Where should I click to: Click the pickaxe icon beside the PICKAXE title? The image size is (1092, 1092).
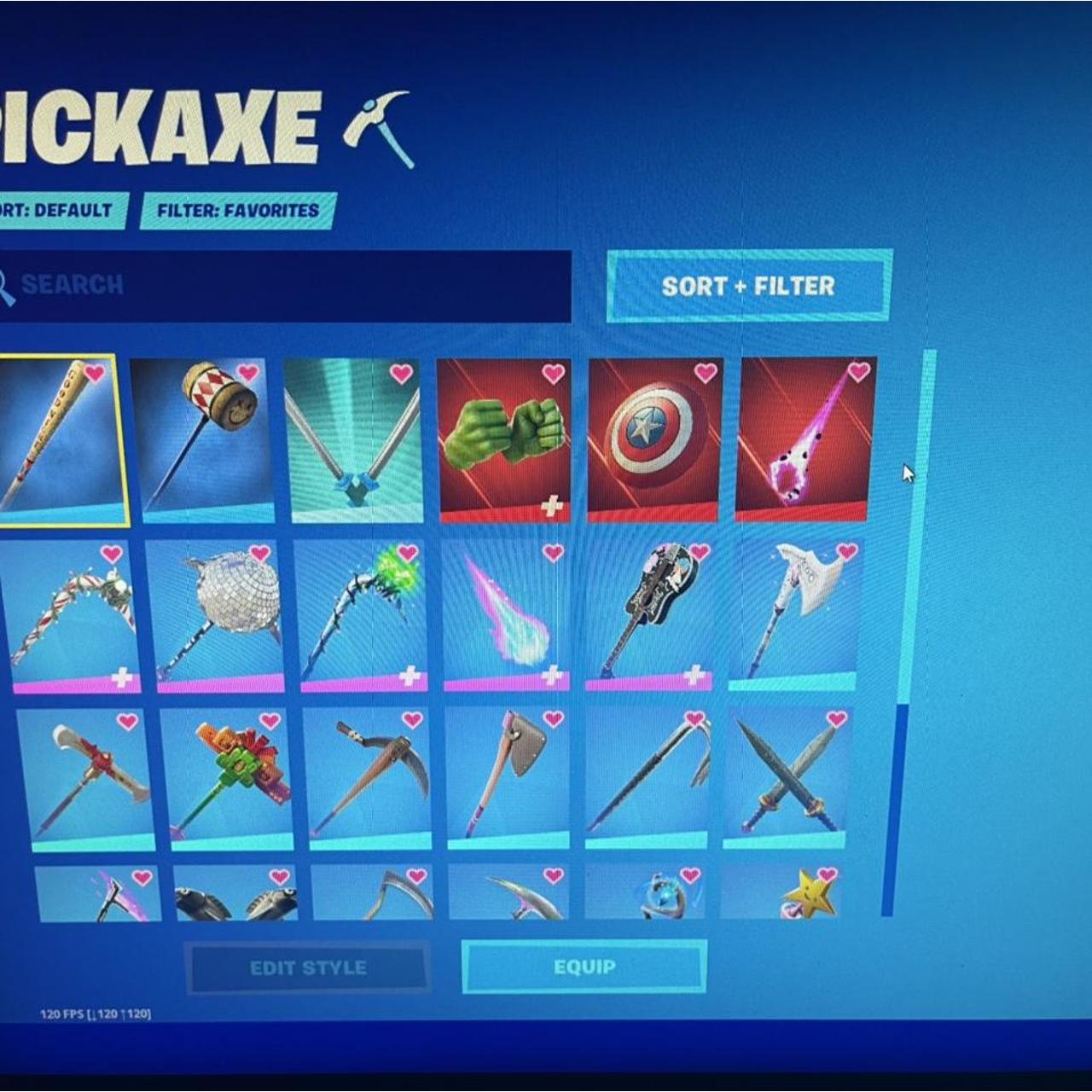375,128
